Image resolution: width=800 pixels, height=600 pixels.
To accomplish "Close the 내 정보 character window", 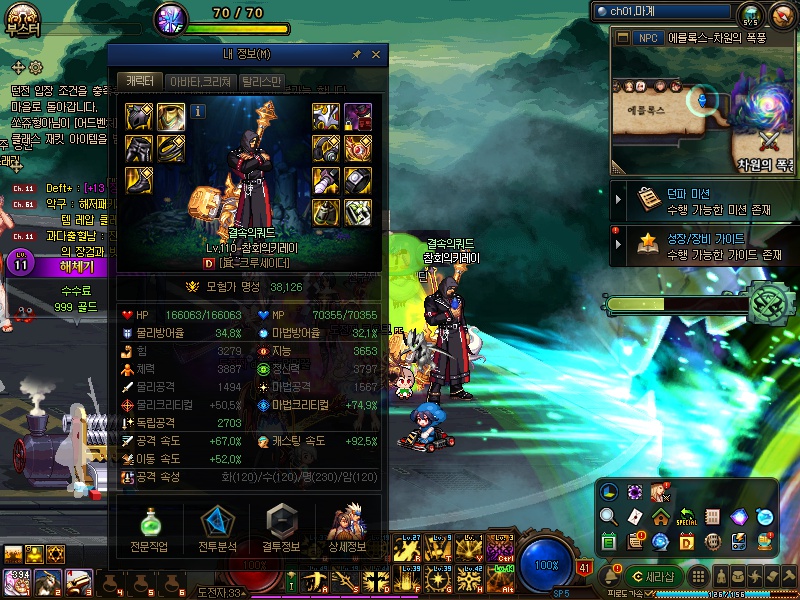I will pos(376,54).
